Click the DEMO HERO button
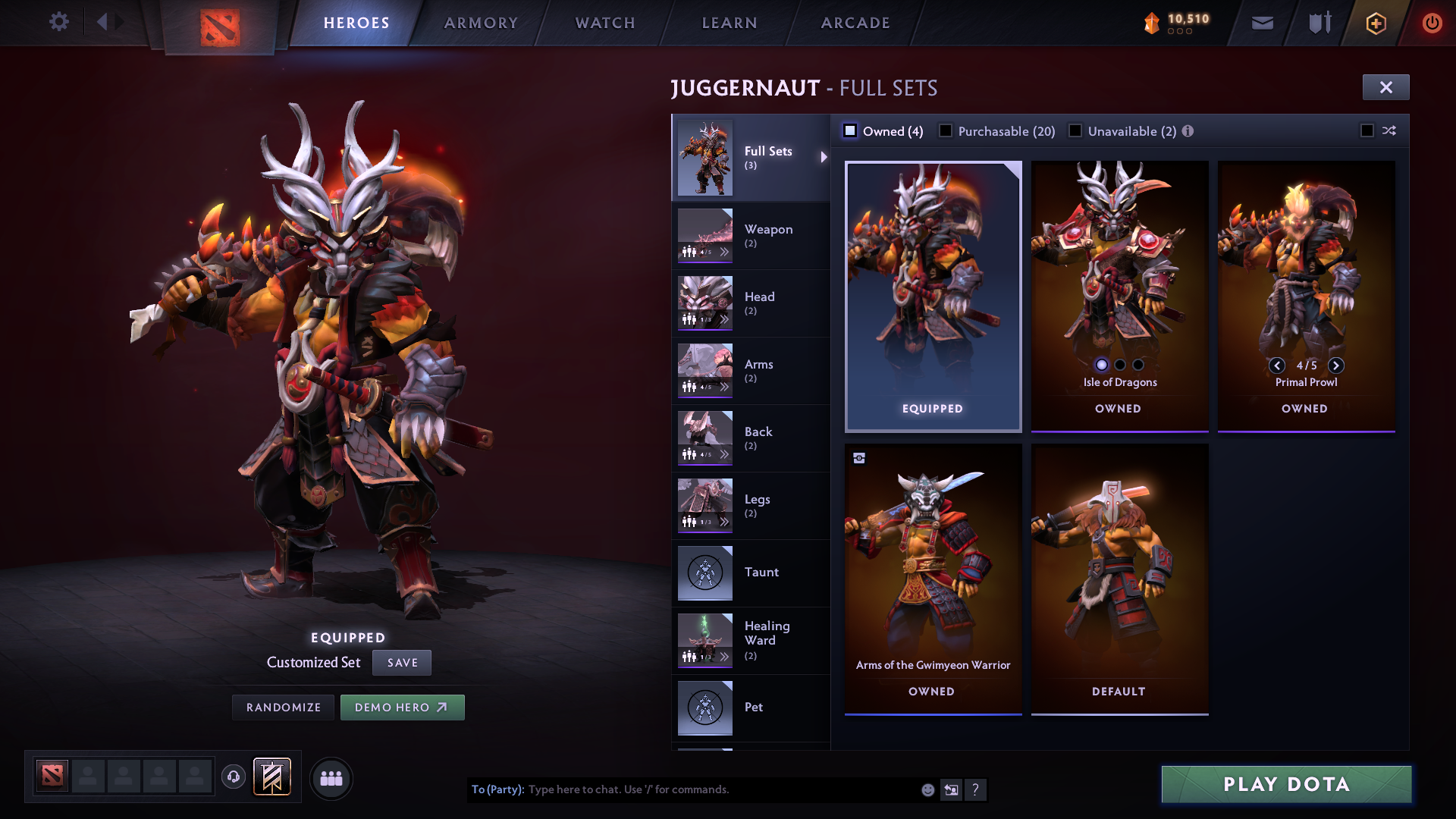 pyautogui.click(x=403, y=707)
